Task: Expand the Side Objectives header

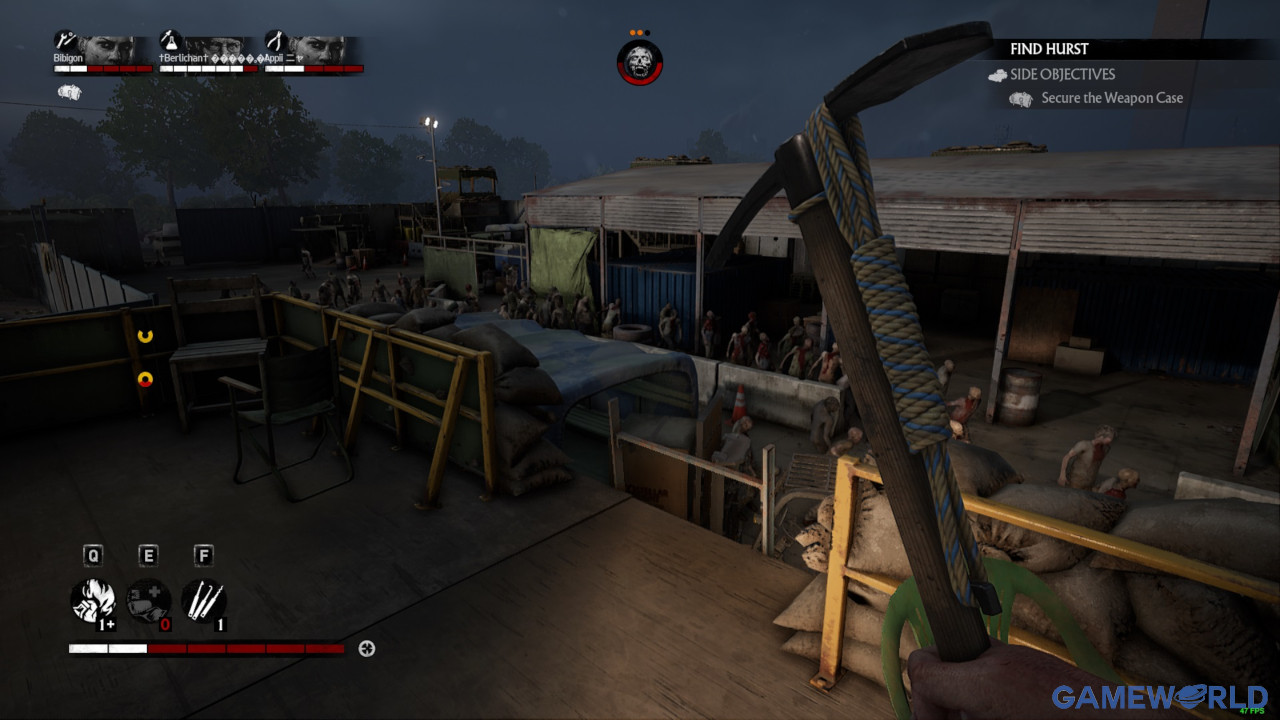Action: (x=1062, y=74)
